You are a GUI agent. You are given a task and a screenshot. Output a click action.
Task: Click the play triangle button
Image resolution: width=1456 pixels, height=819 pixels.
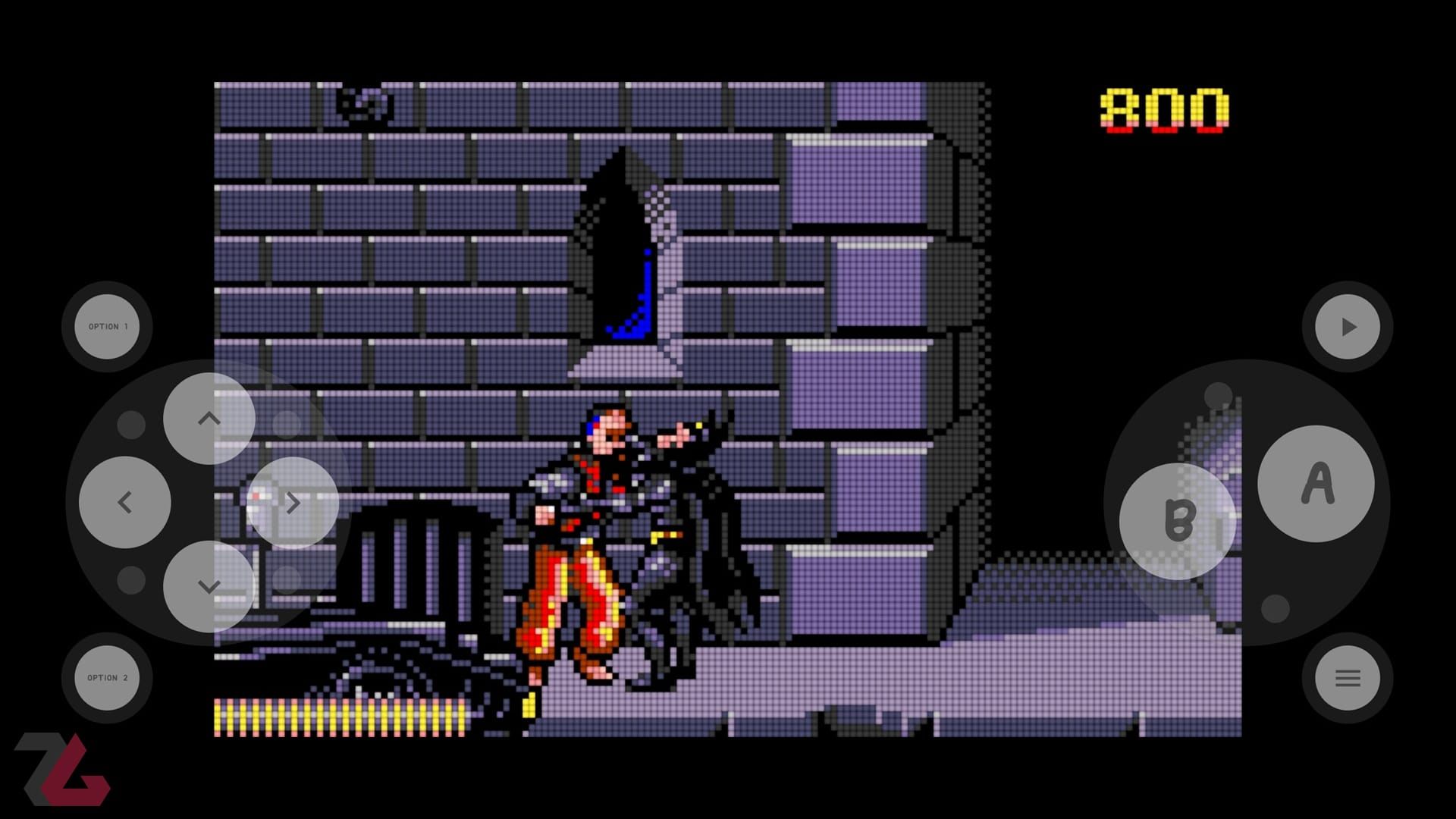point(1348,327)
